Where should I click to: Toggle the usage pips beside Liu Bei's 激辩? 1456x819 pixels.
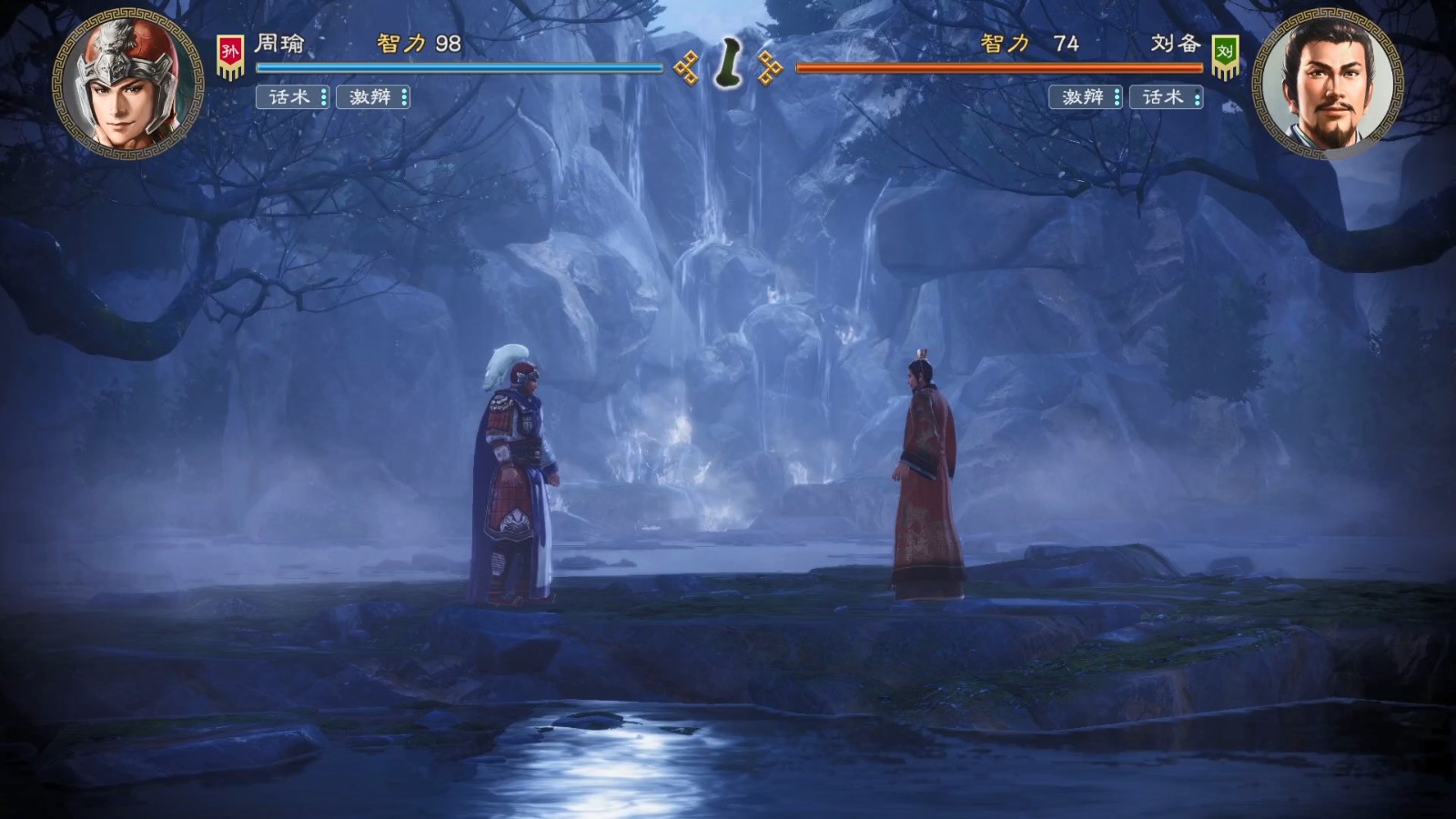(x=1117, y=98)
